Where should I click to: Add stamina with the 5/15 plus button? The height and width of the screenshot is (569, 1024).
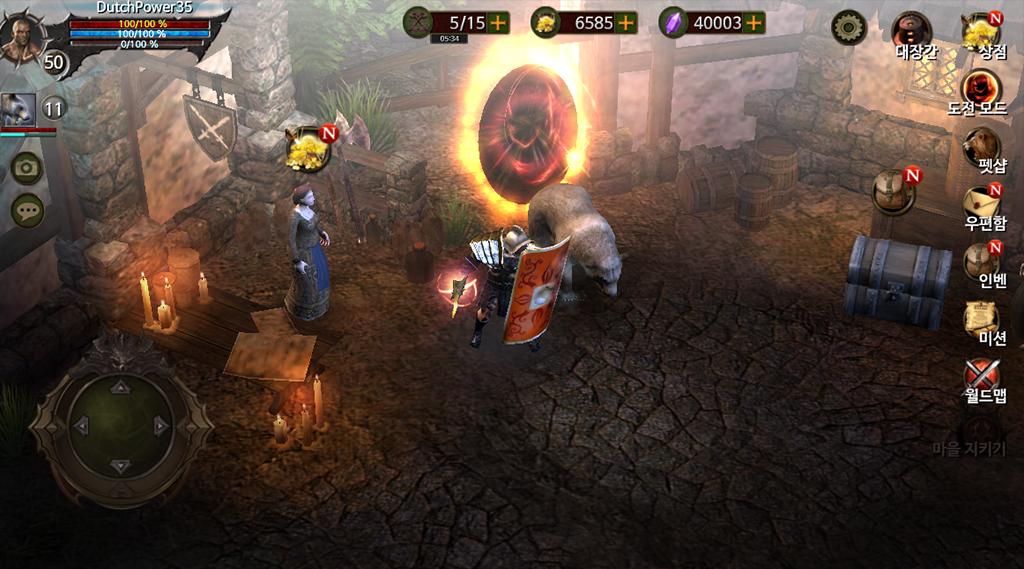tap(498, 22)
